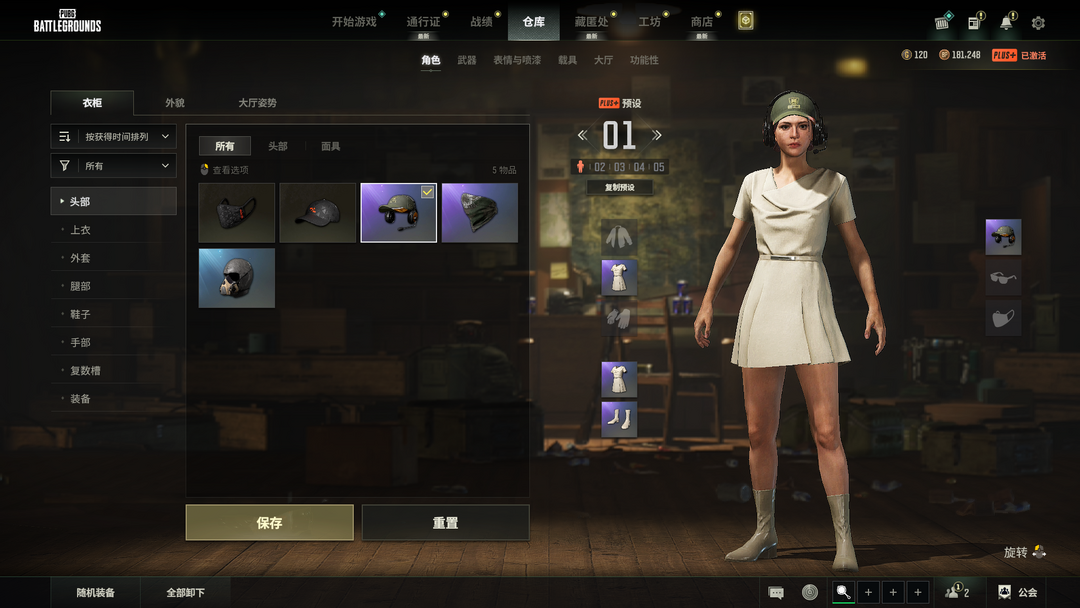This screenshot has height=608, width=1080.
Task: Select the black baseball cap item
Action: (317, 212)
